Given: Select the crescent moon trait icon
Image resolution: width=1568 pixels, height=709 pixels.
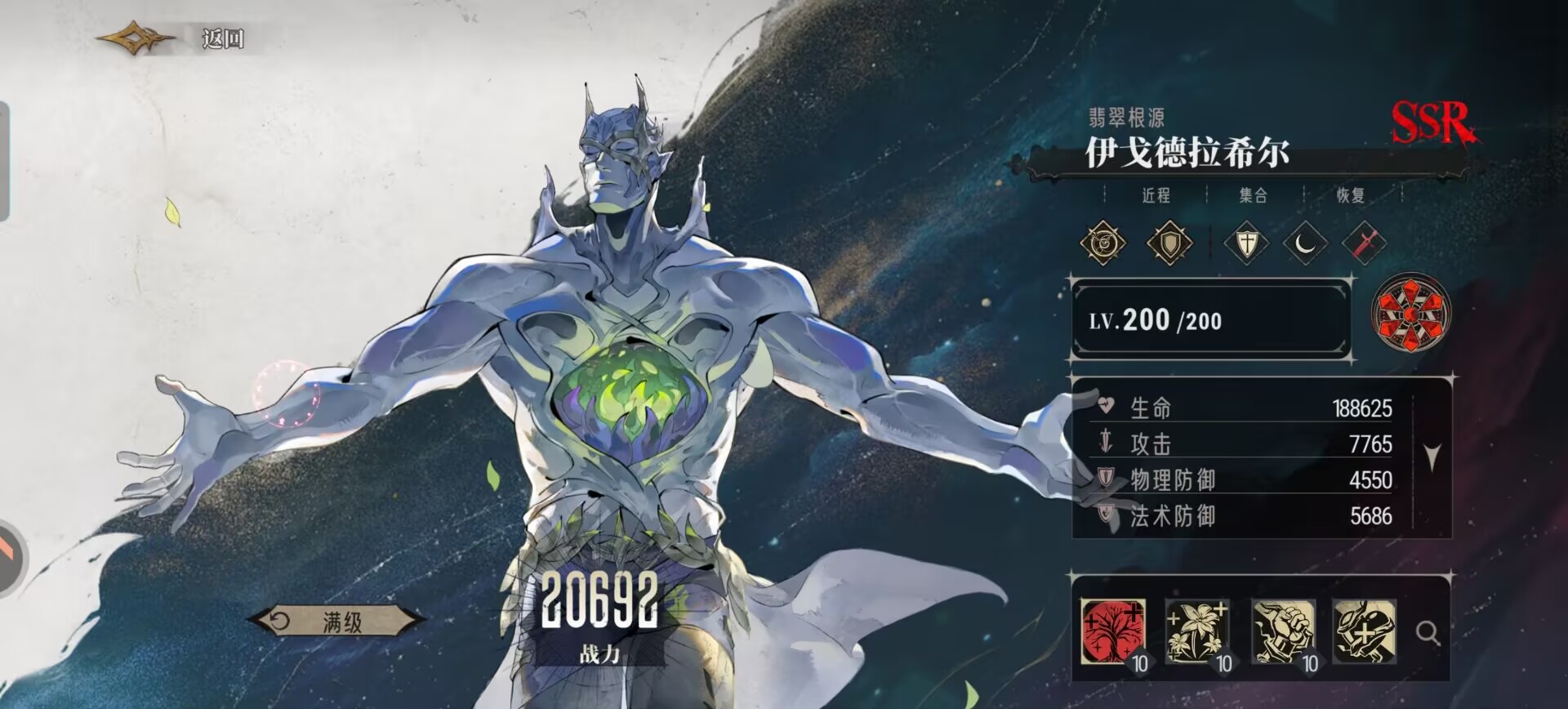Looking at the screenshot, I should coord(1305,243).
